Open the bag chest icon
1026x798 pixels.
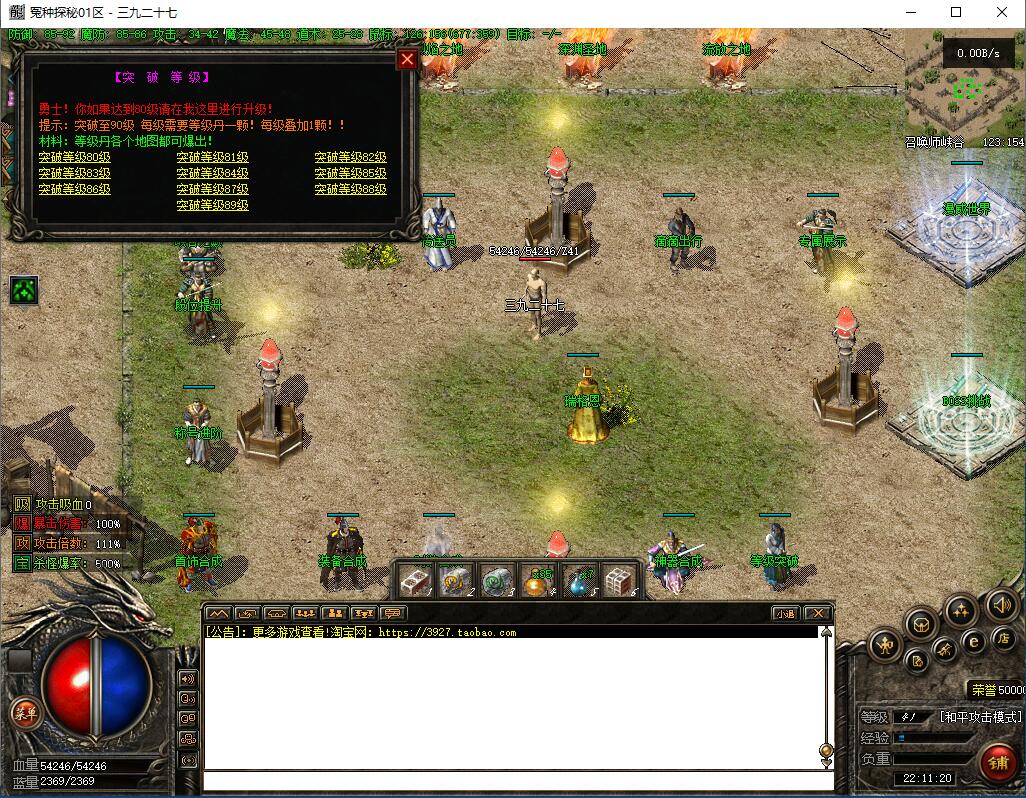click(921, 625)
